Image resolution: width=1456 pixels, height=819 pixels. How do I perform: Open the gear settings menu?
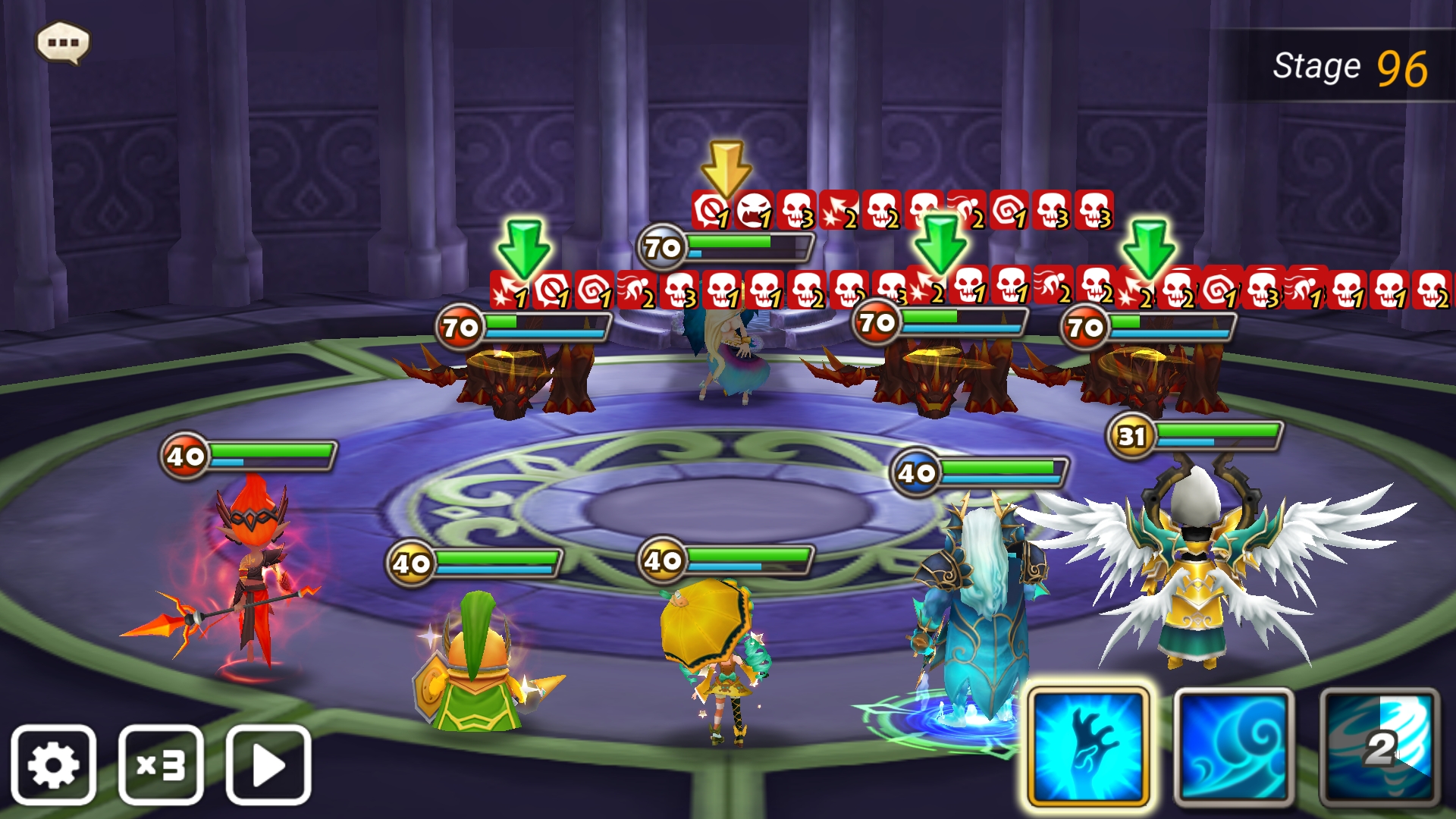53,765
